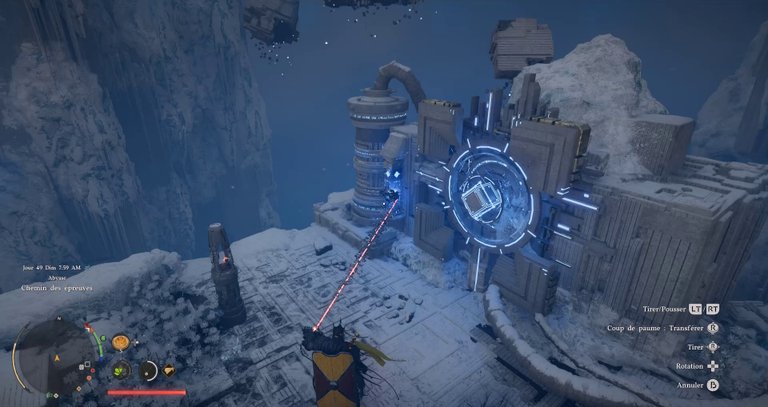Click the circular gauge with white arc
The width and height of the screenshot is (768, 407).
[x=149, y=371]
